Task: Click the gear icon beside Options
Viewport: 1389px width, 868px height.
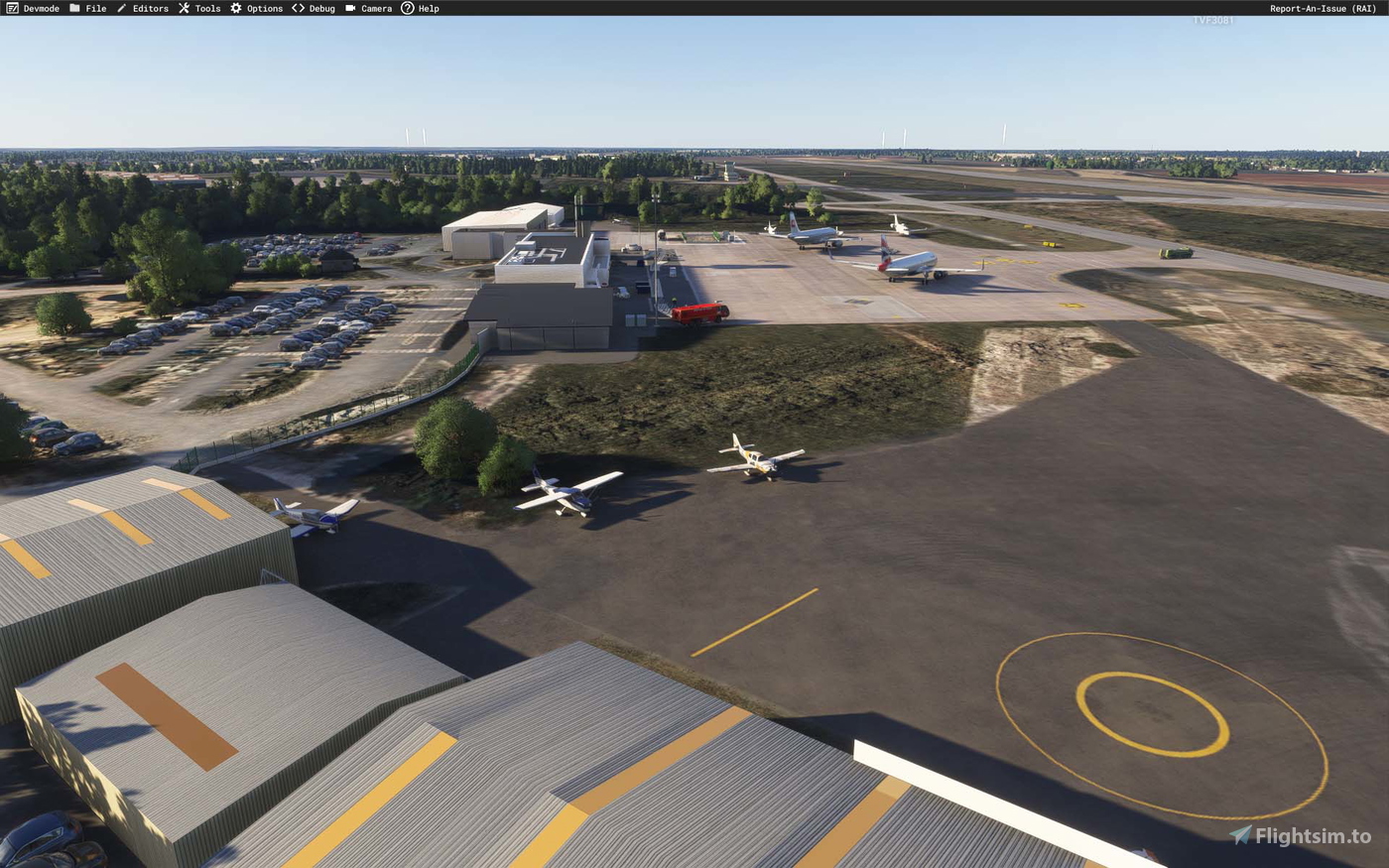Action: (234, 8)
